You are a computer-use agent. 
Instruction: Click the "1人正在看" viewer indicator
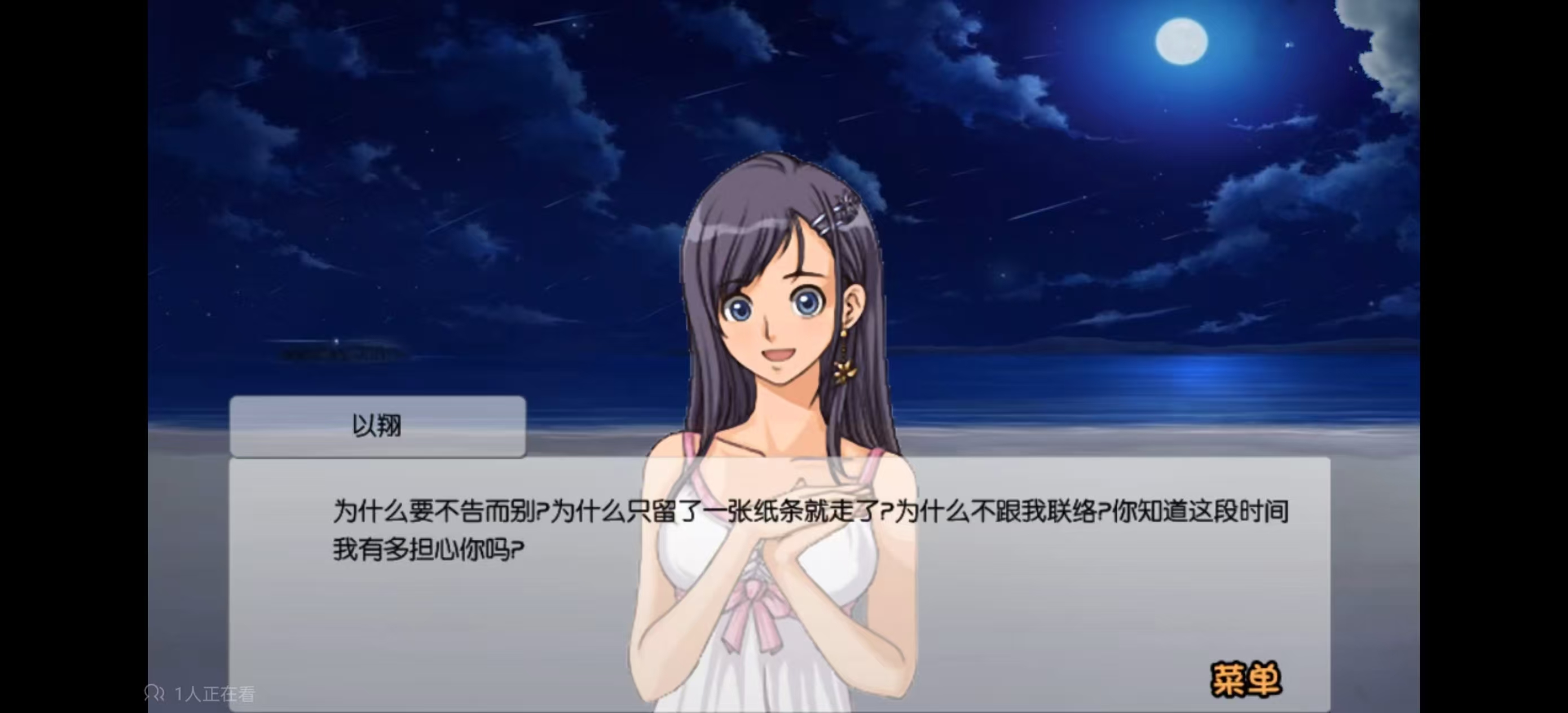[213, 693]
